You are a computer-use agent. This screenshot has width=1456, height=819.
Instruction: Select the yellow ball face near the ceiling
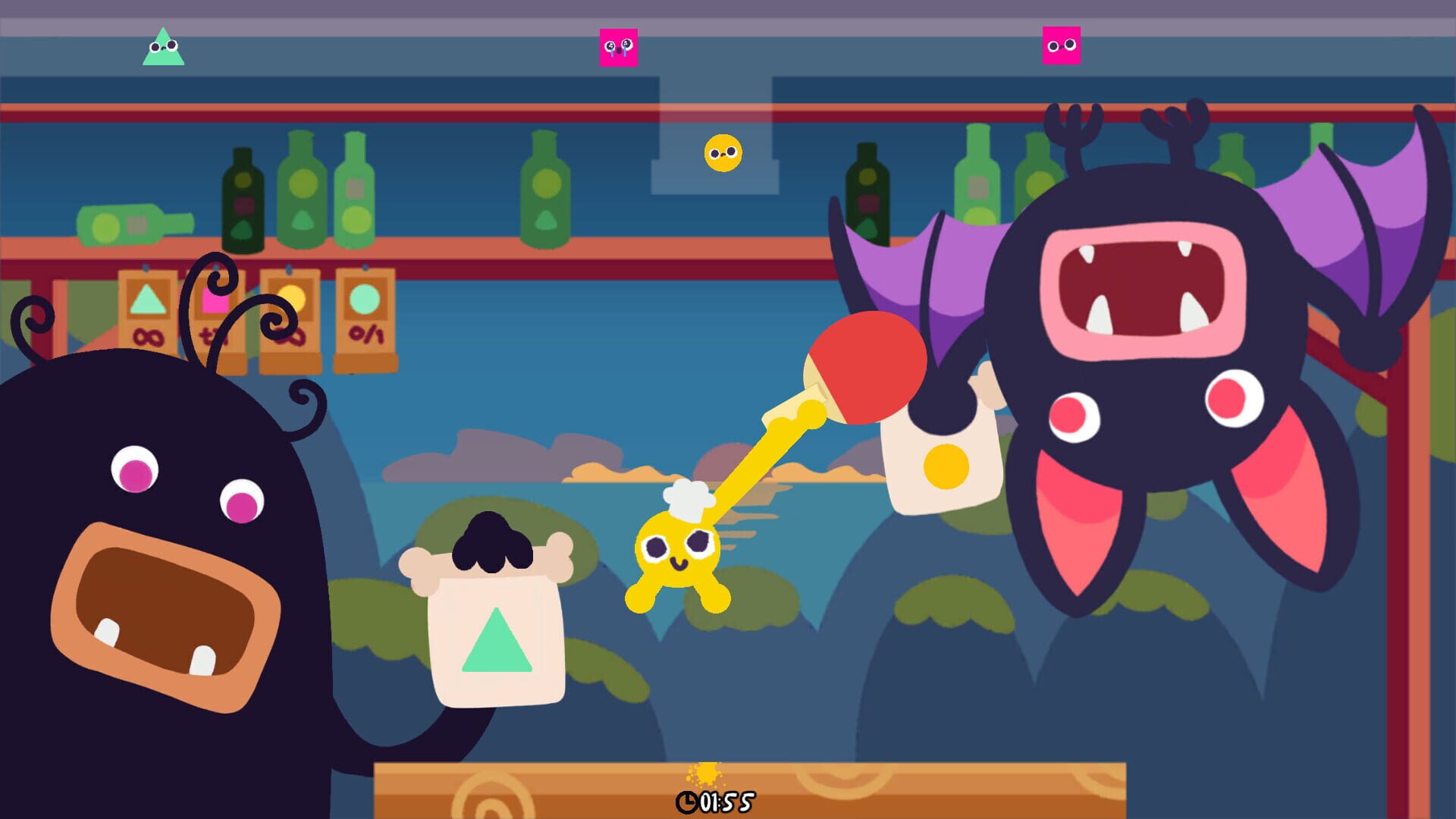(x=722, y=152)
